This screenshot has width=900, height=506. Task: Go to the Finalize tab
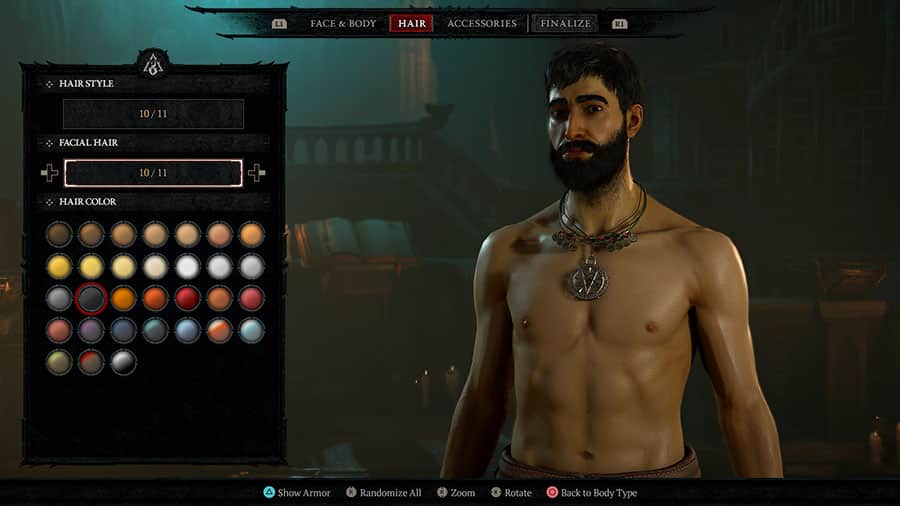[564, 23]
